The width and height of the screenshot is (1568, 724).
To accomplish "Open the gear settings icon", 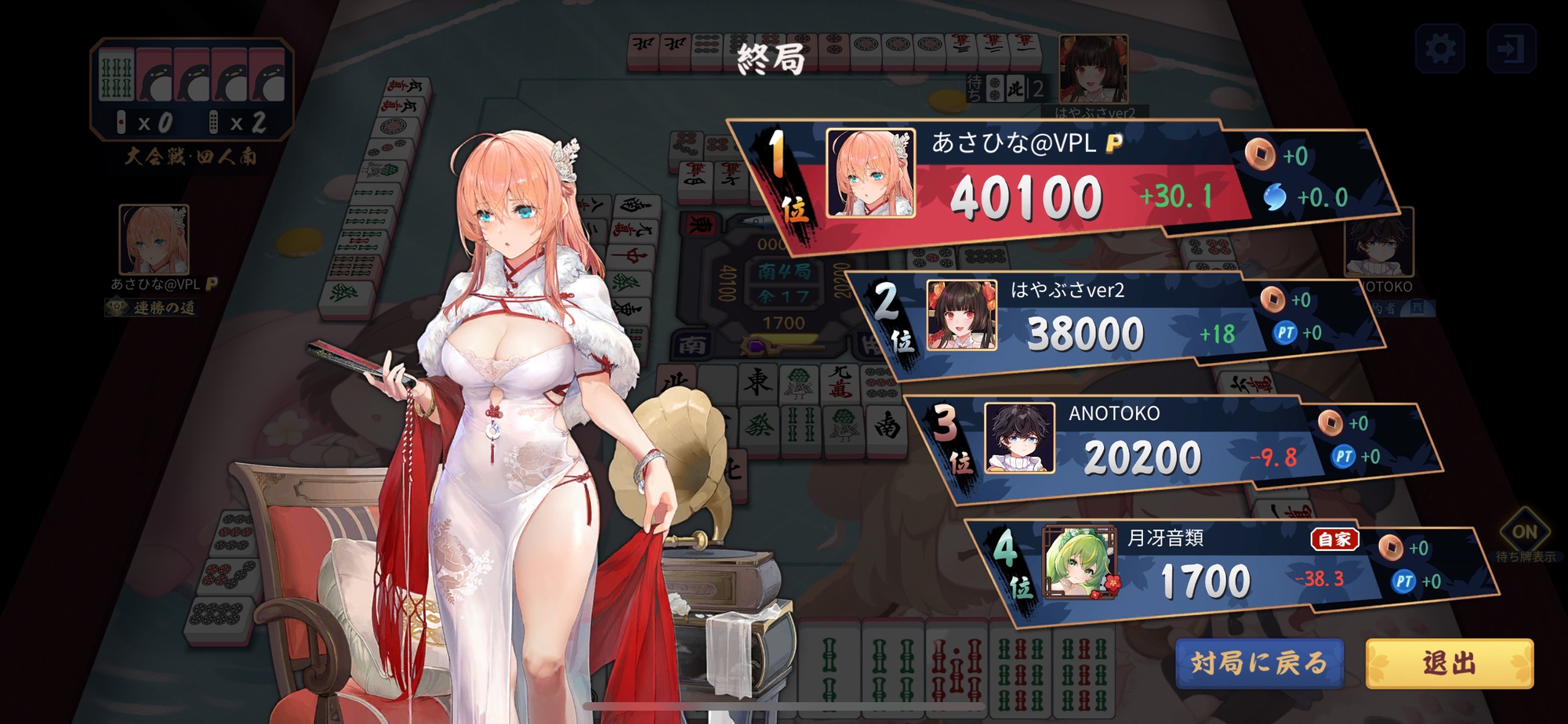I will (1439, 49).
